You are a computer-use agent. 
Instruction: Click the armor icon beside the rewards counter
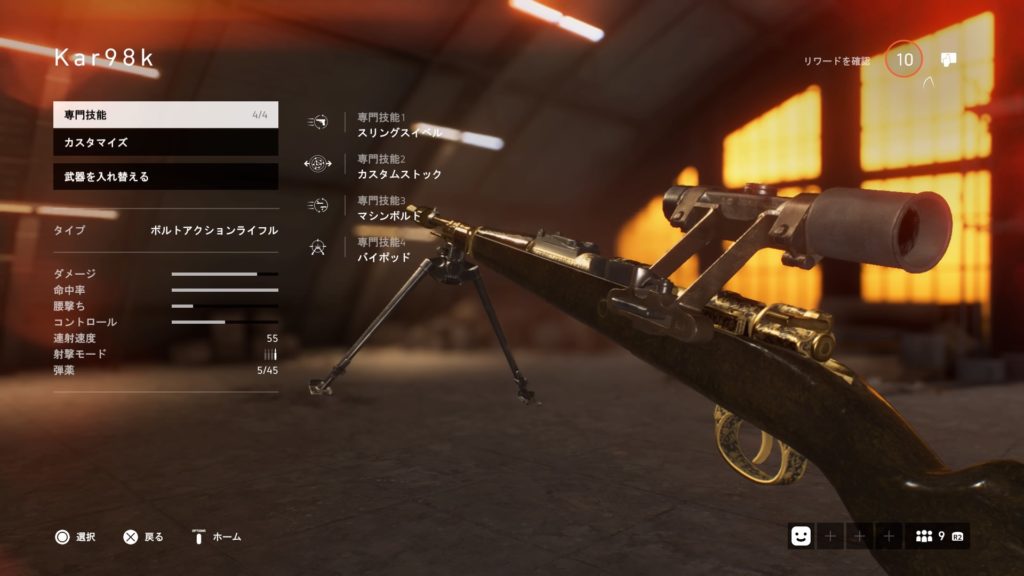coord(948,59)
